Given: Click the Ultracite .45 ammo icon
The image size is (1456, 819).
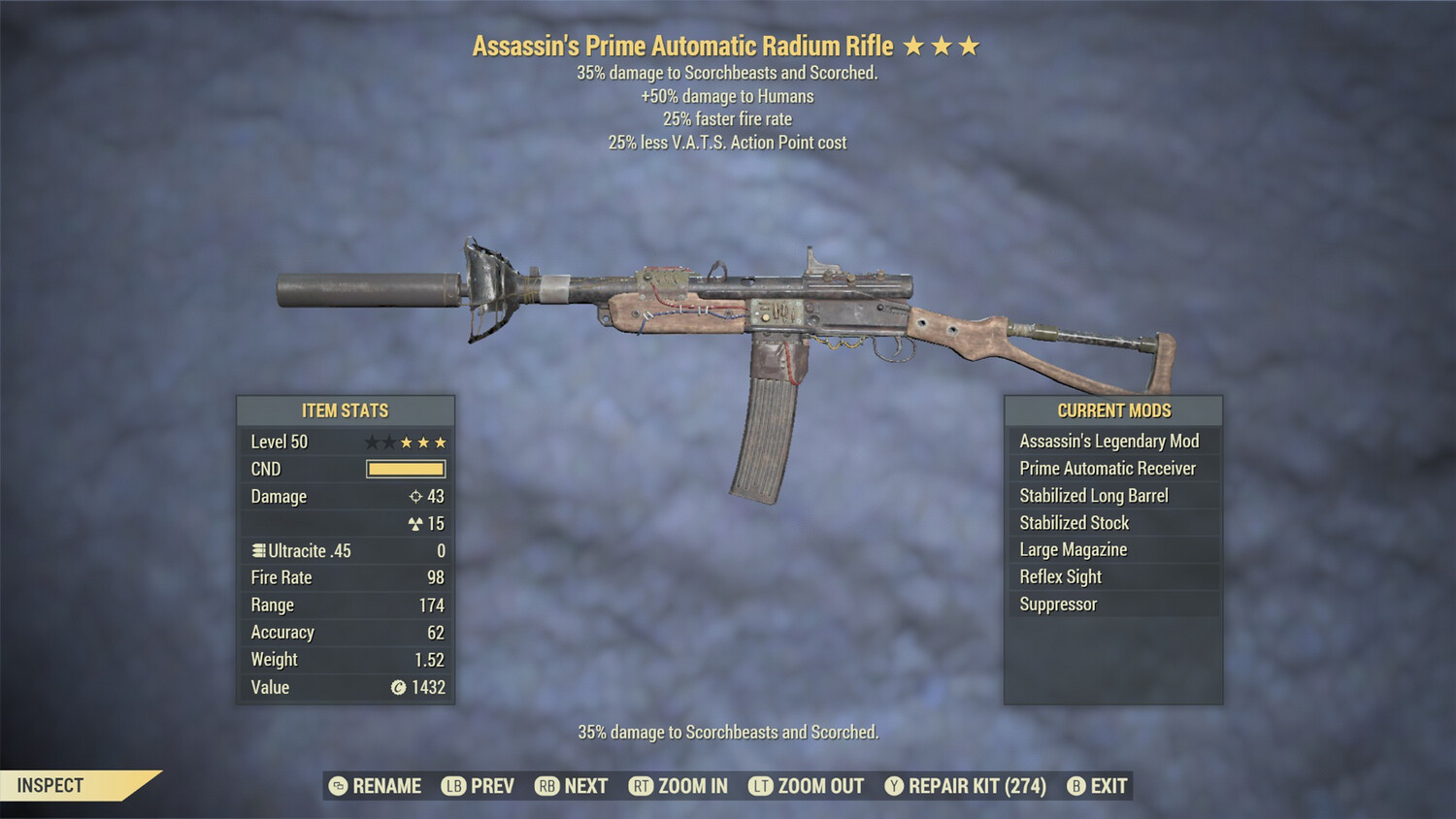Looking at the screenshot, I should 257,550.
